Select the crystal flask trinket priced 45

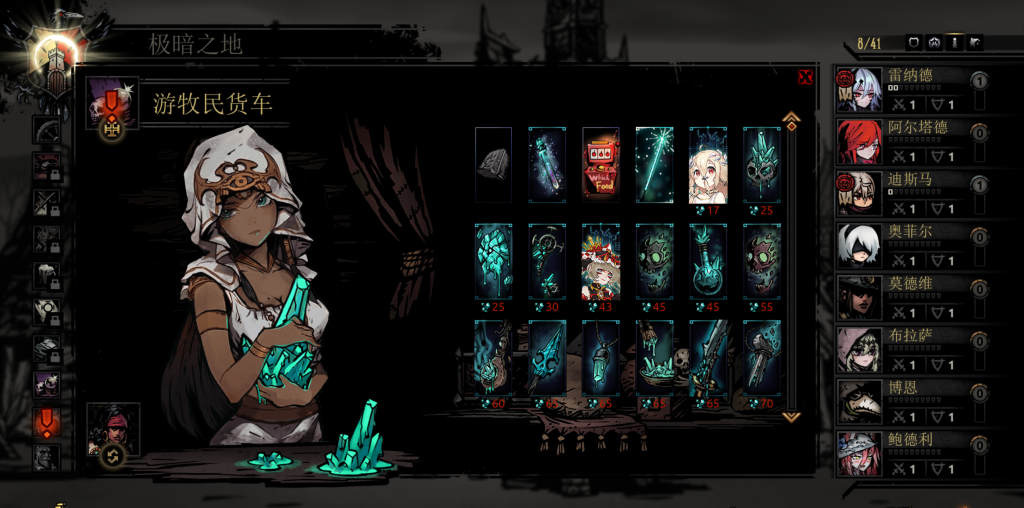(708, 261)
